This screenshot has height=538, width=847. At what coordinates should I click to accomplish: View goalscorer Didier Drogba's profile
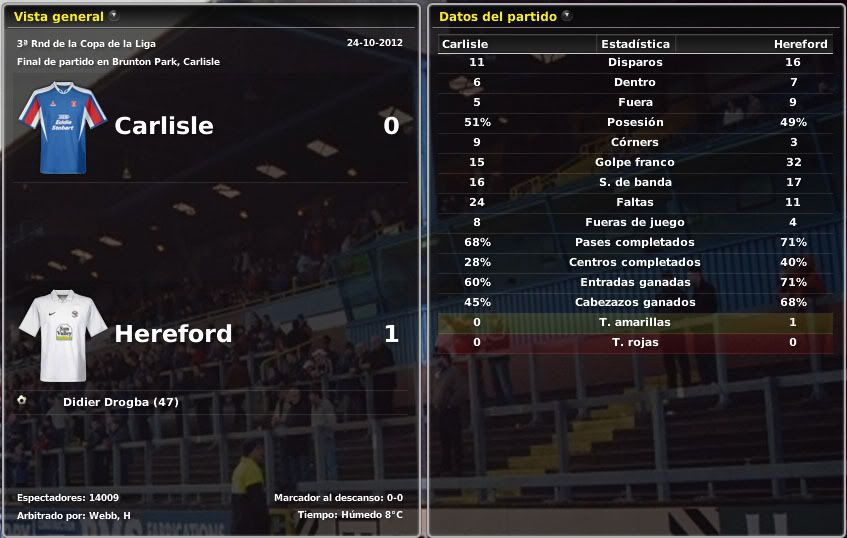[x=120, y=402]
